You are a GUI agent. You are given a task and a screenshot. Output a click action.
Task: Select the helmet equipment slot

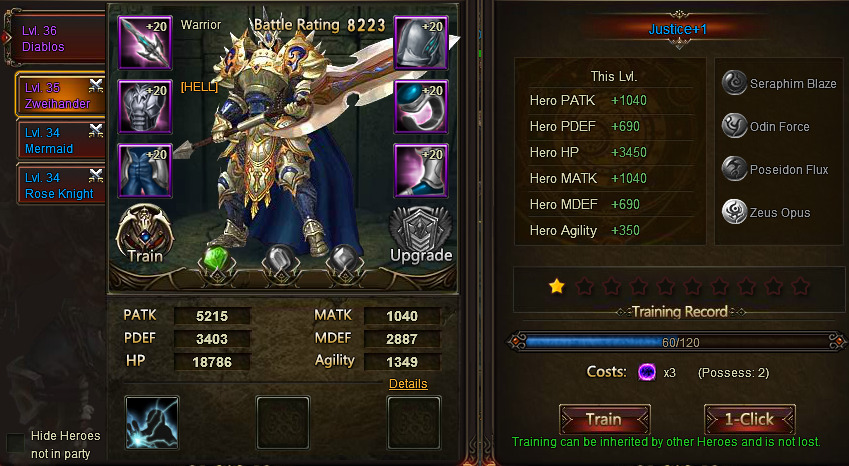click(x=420, y=44)
